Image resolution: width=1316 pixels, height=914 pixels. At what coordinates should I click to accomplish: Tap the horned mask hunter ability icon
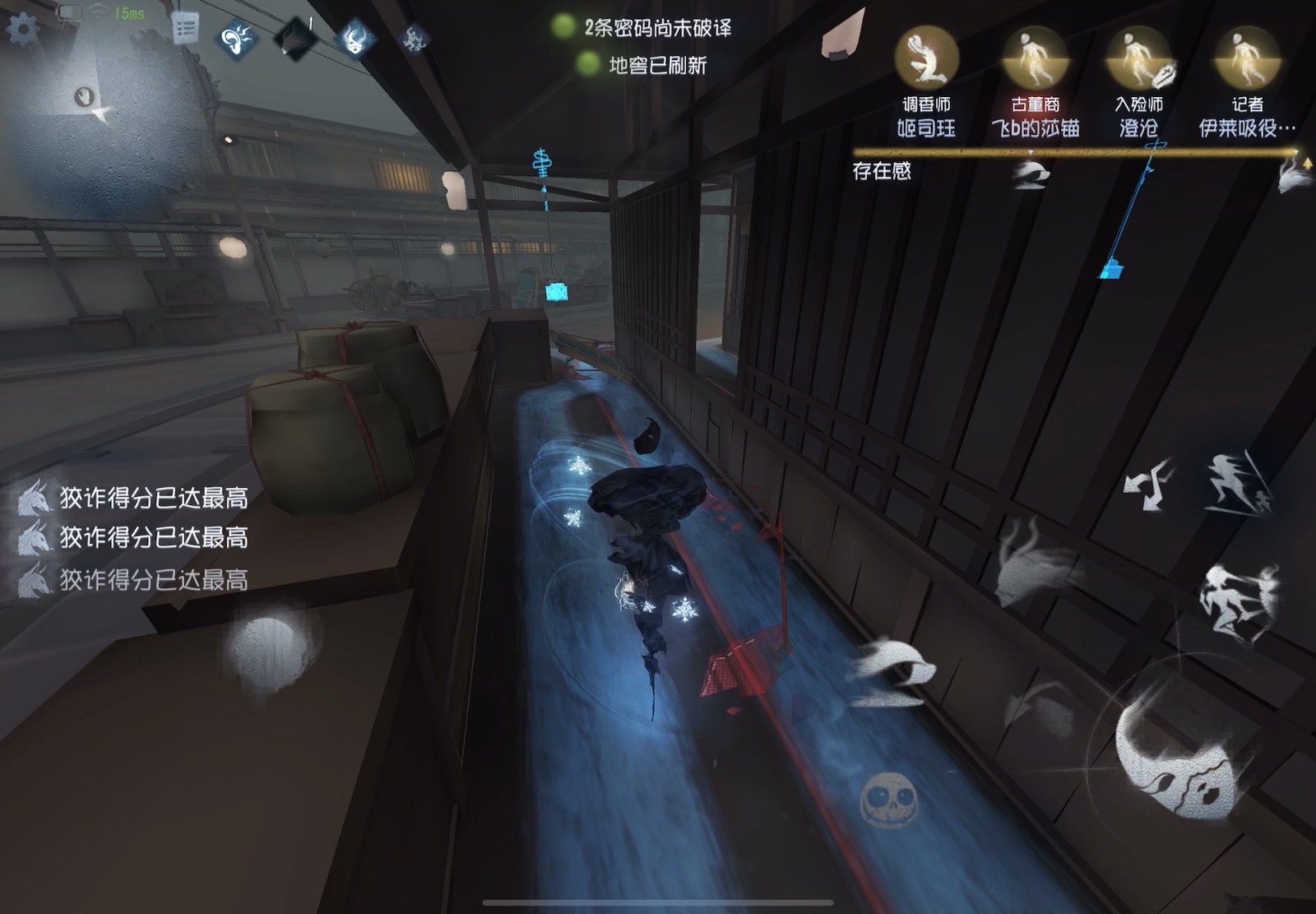click(x=353, y=37)
